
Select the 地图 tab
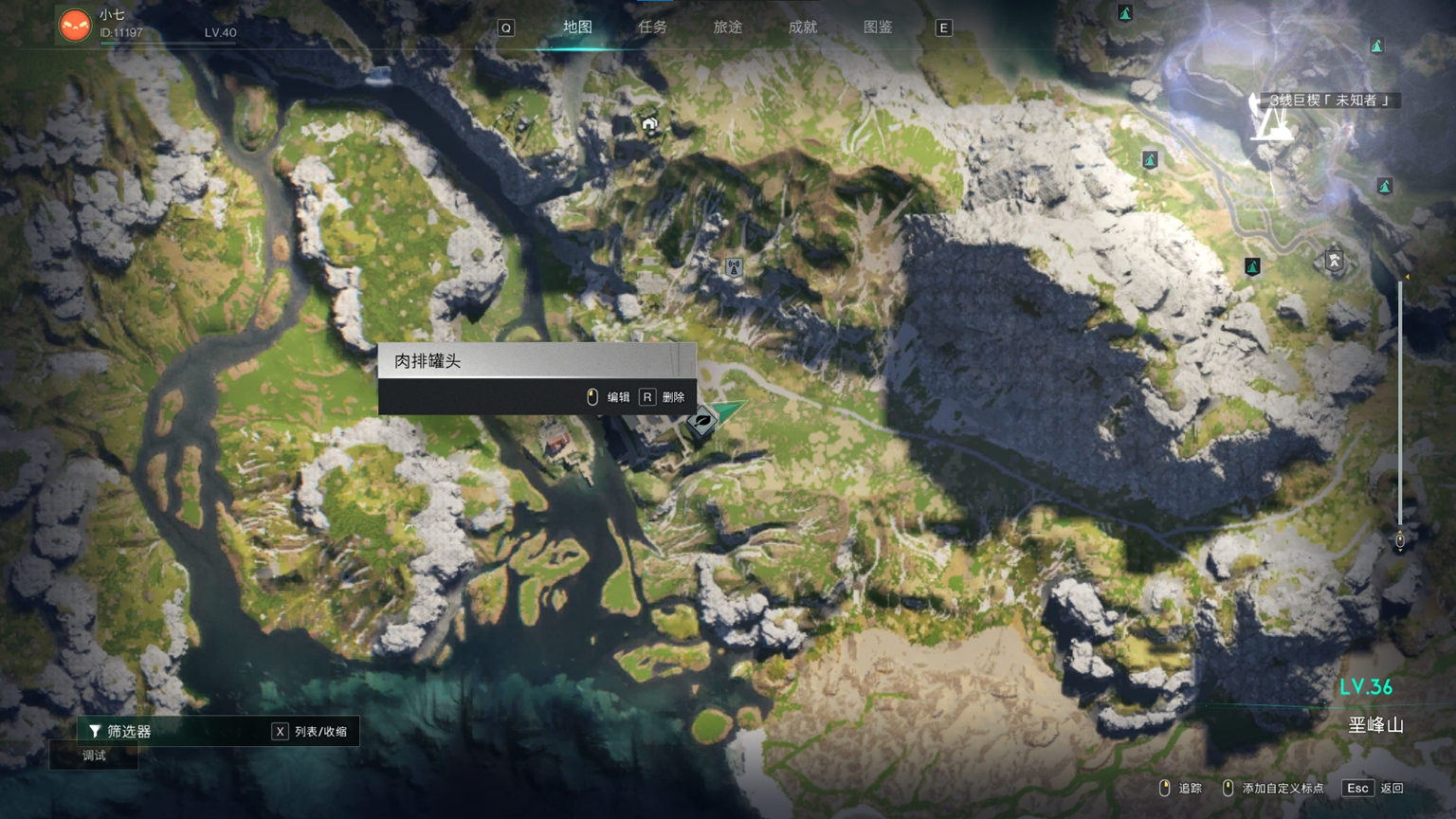coord(577,27)
